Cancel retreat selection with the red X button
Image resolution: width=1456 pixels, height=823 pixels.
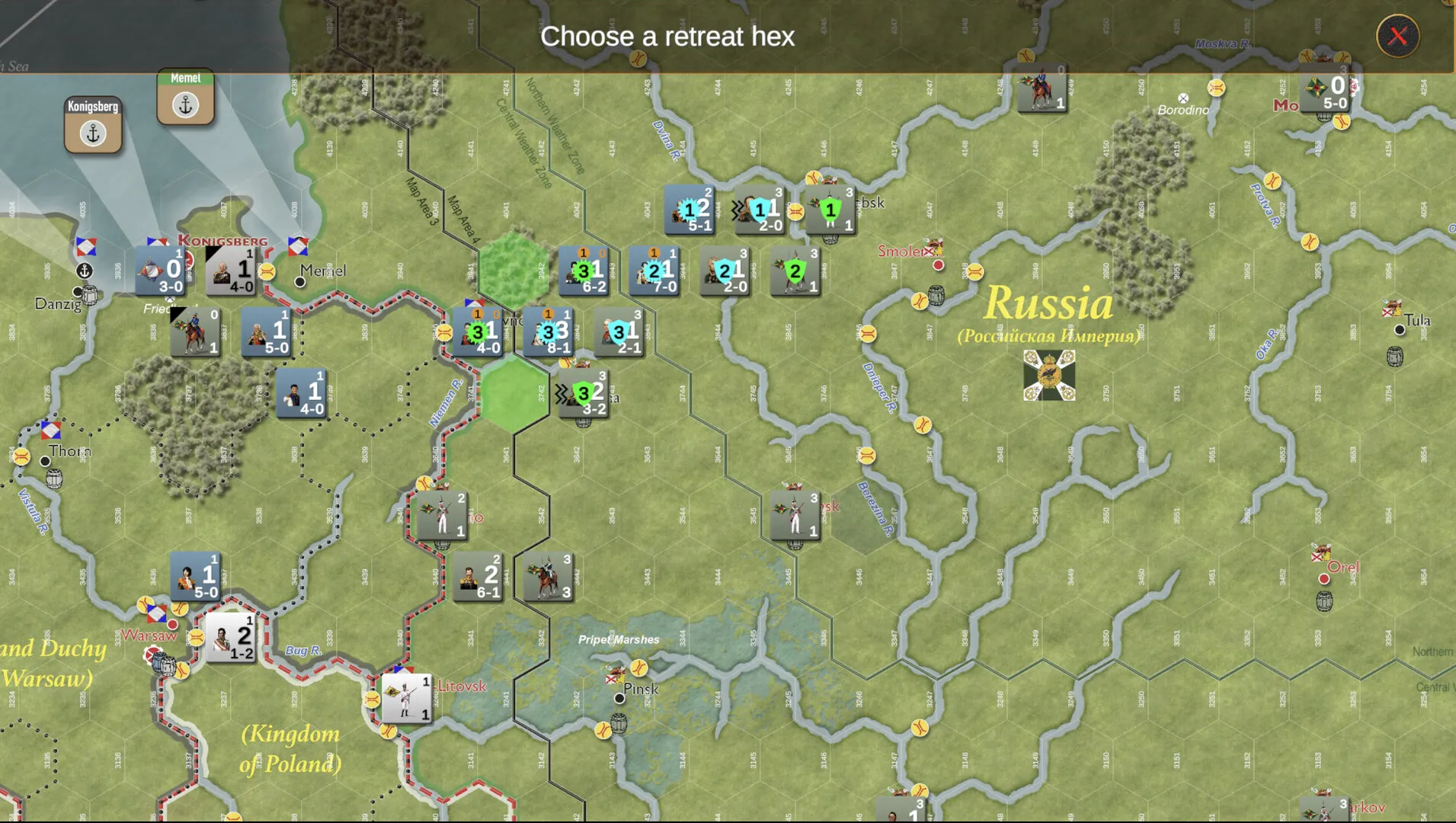point(1398,36)
